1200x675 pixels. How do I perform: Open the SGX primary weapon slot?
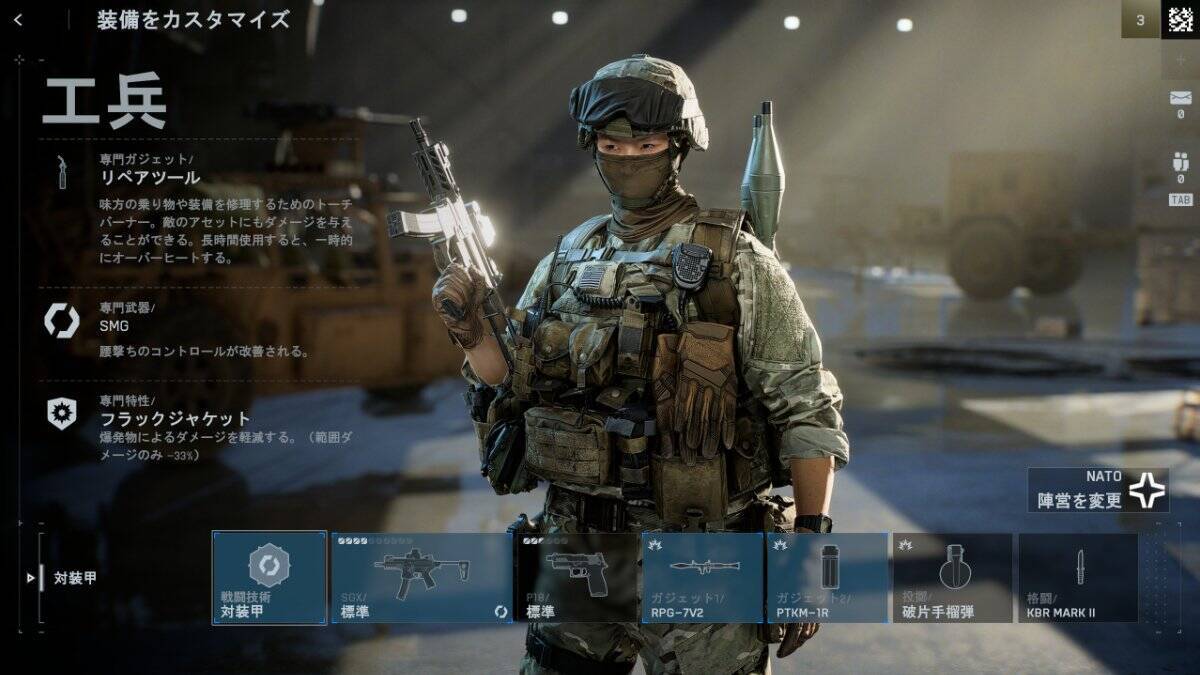[421, 578]
